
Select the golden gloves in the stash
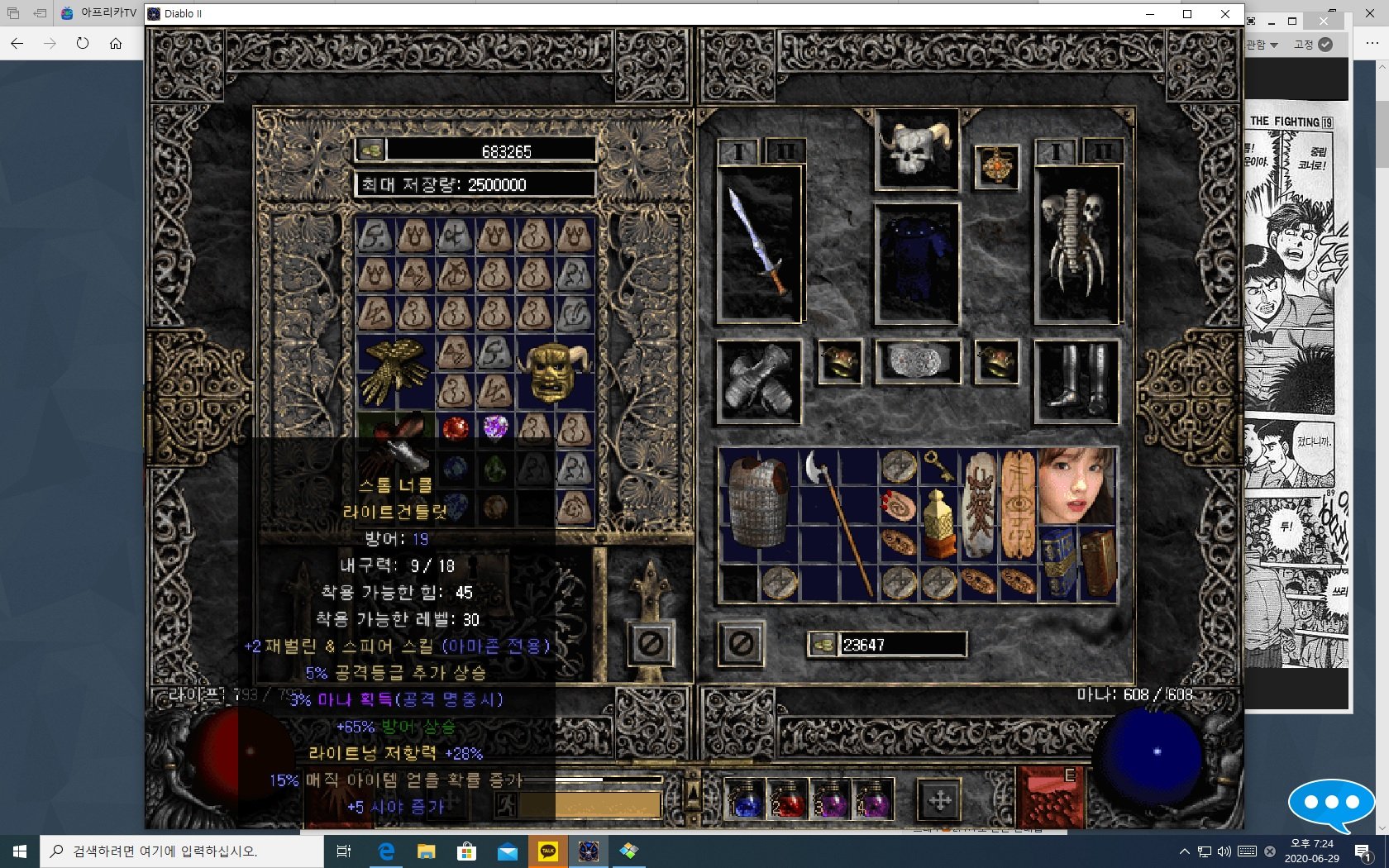[x=395, y=372]
